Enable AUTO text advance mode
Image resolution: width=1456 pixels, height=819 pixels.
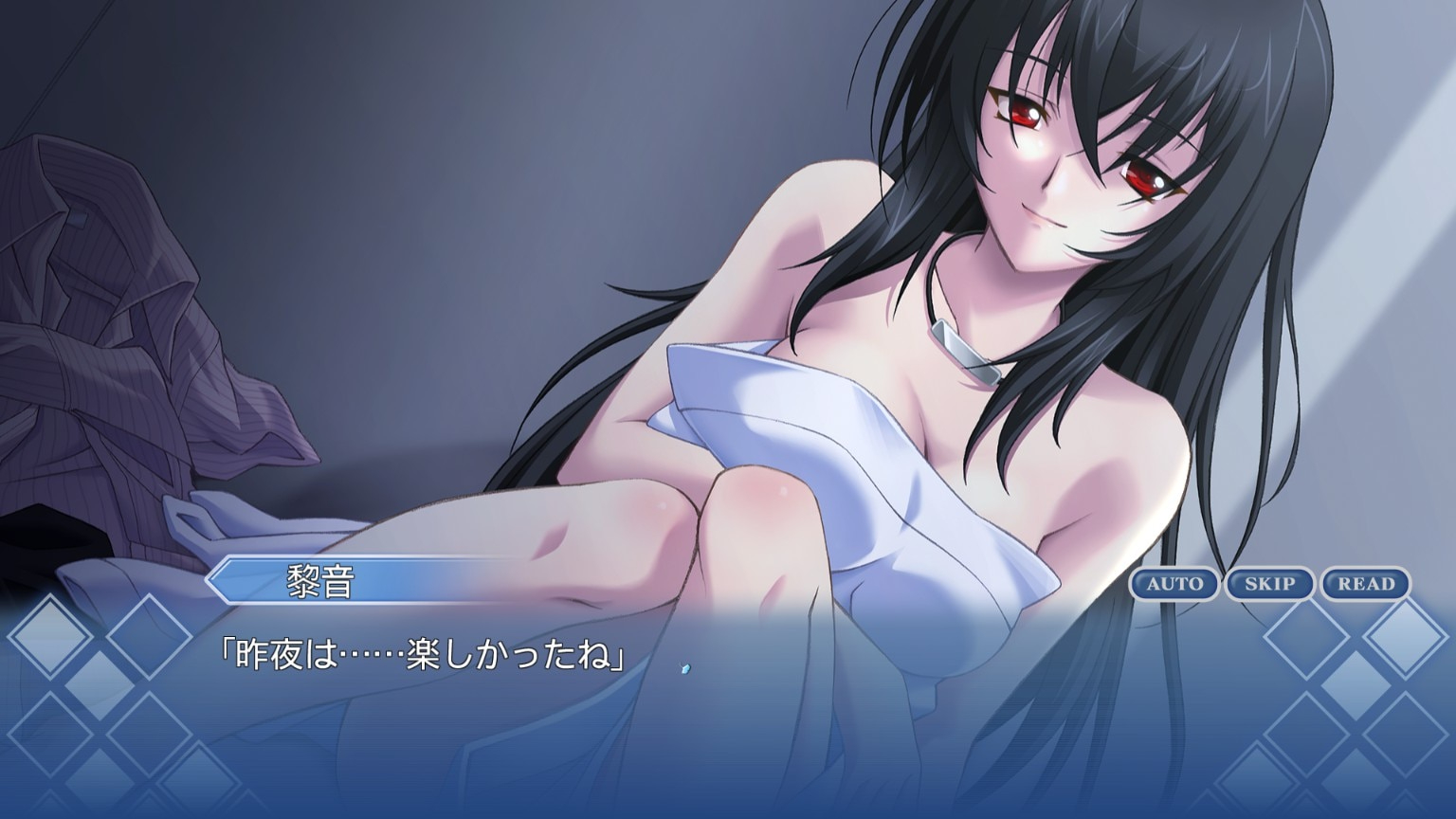pyautogui.click(x=1174, y=584)
